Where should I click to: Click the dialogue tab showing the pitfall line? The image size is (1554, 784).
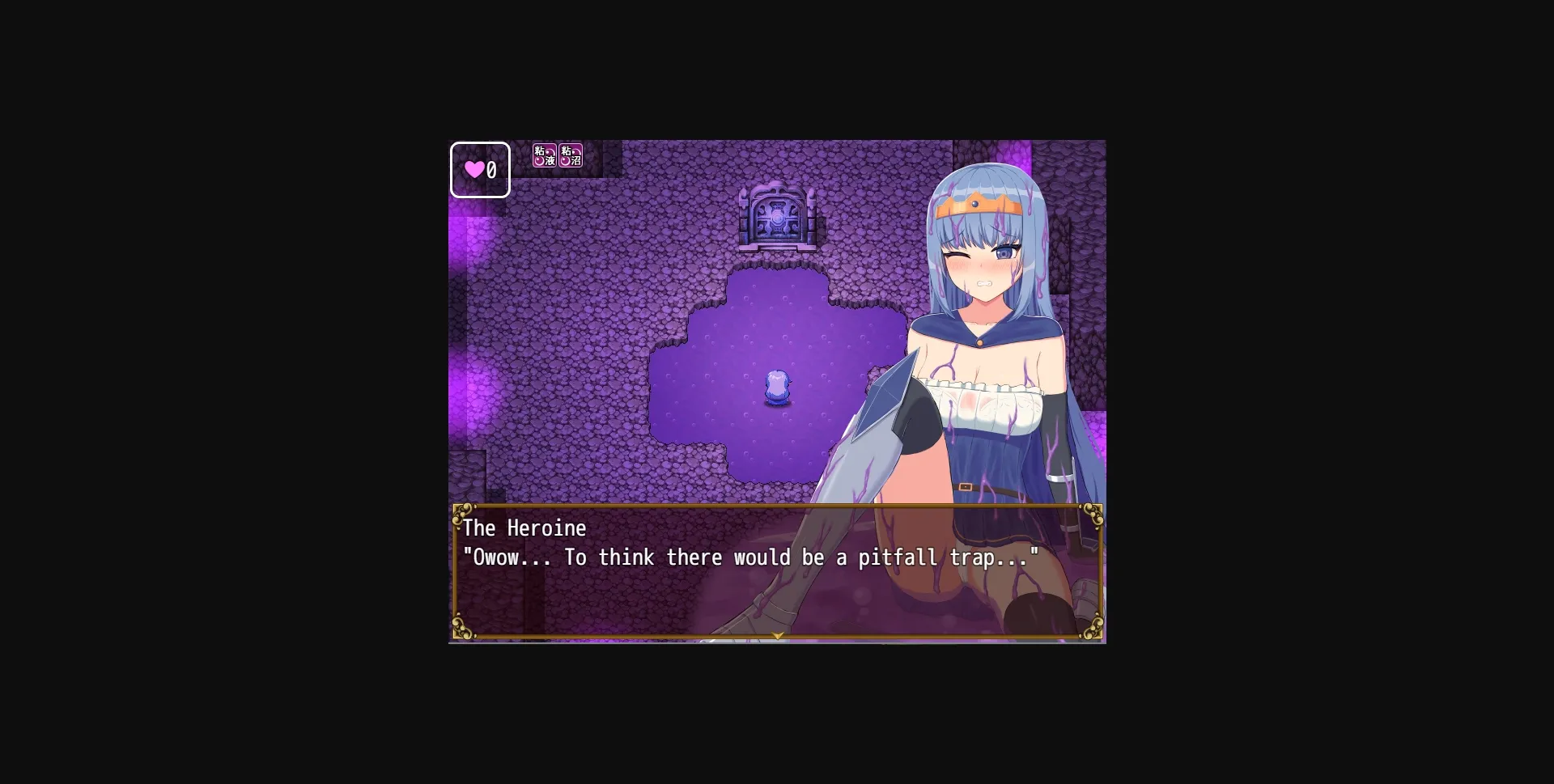pyautogui.click(x=751, y=557)
